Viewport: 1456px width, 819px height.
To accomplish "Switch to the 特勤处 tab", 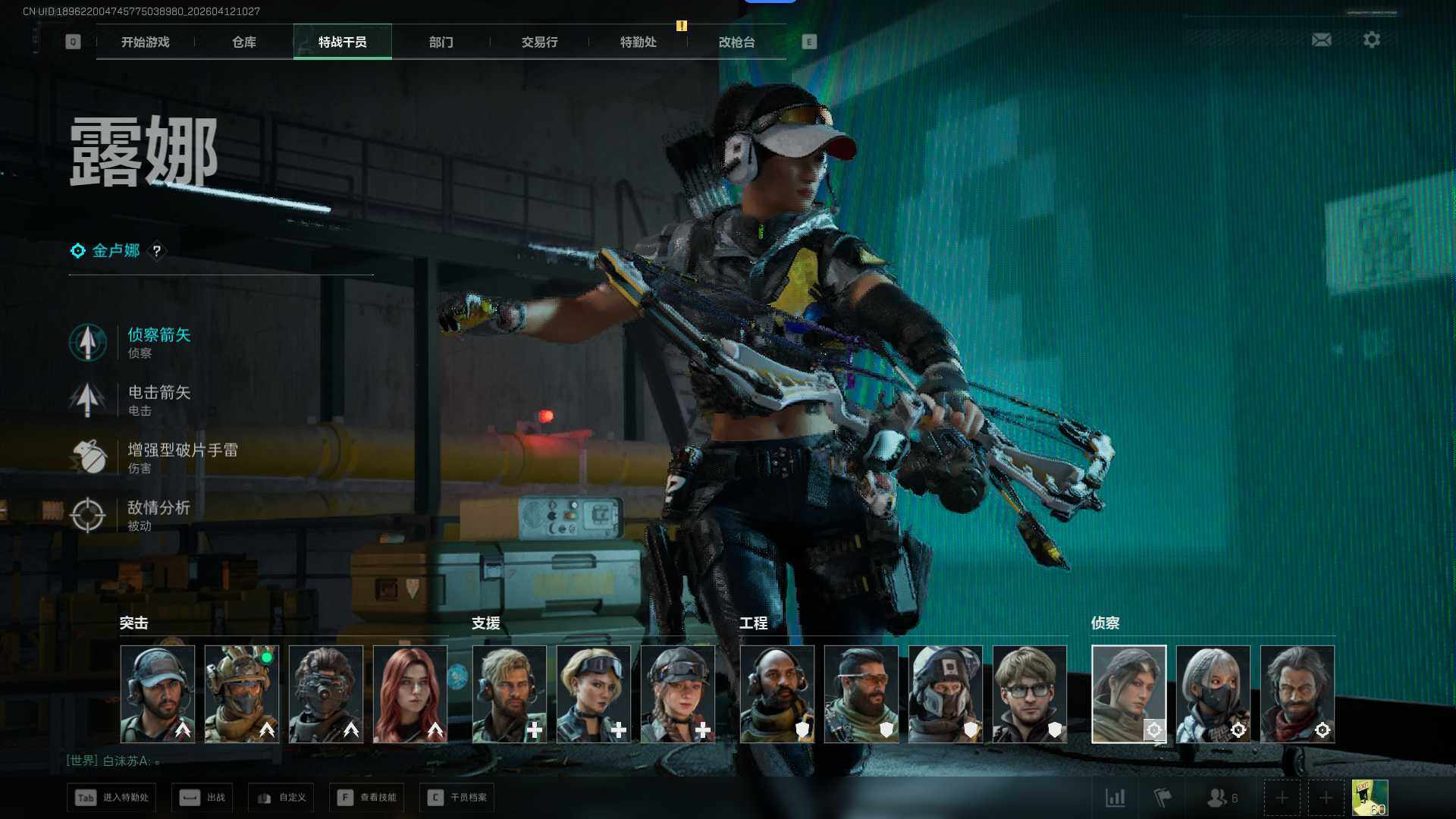I will pos(638,42).
